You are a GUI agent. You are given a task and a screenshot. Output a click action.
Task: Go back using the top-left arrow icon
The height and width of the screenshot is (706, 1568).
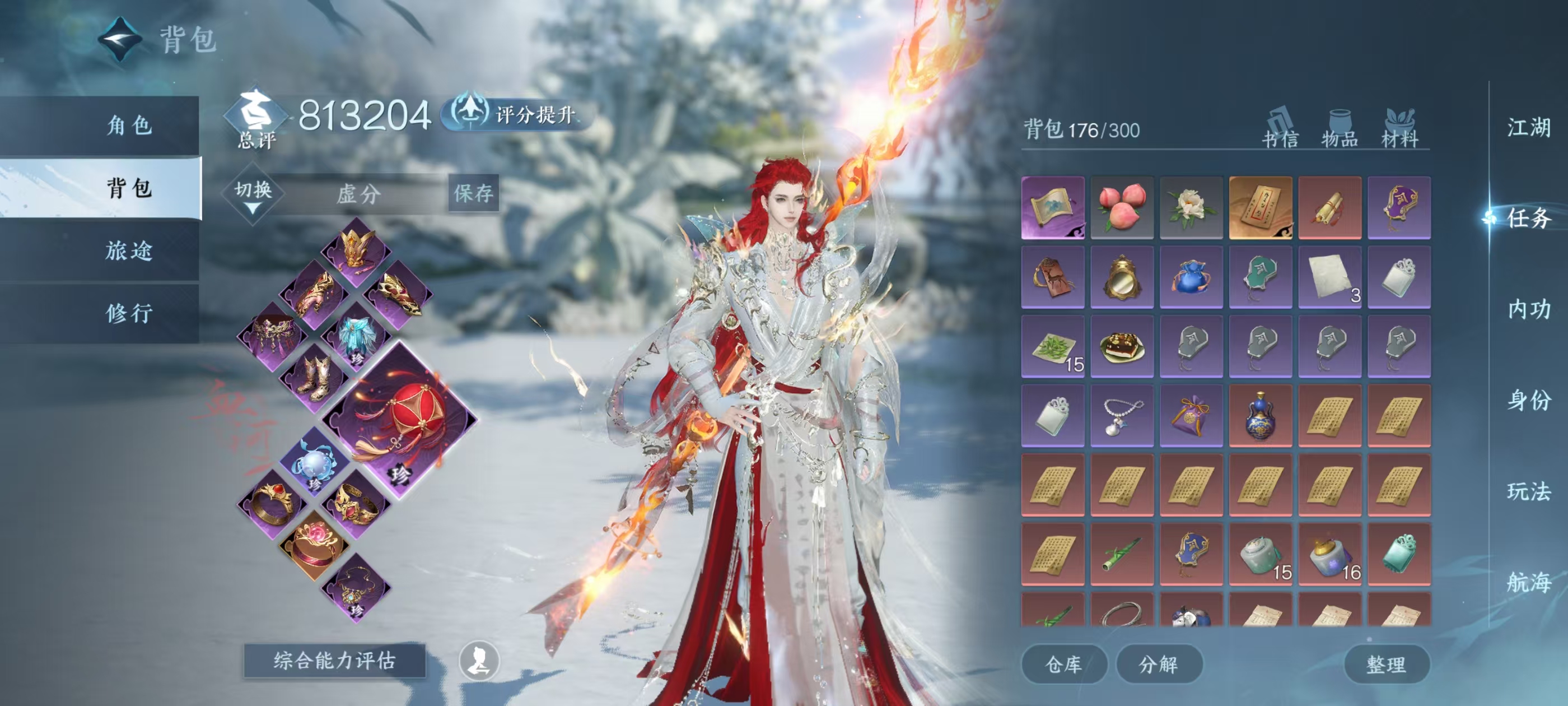(x=120, y=40)
